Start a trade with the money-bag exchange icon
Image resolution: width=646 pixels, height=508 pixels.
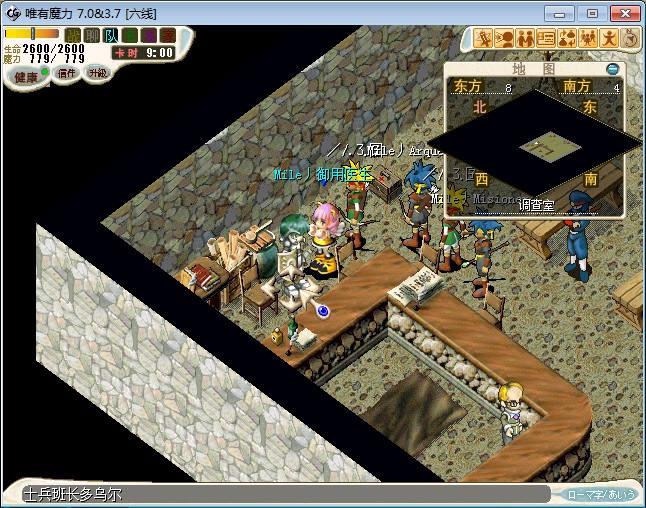(567, 39)
